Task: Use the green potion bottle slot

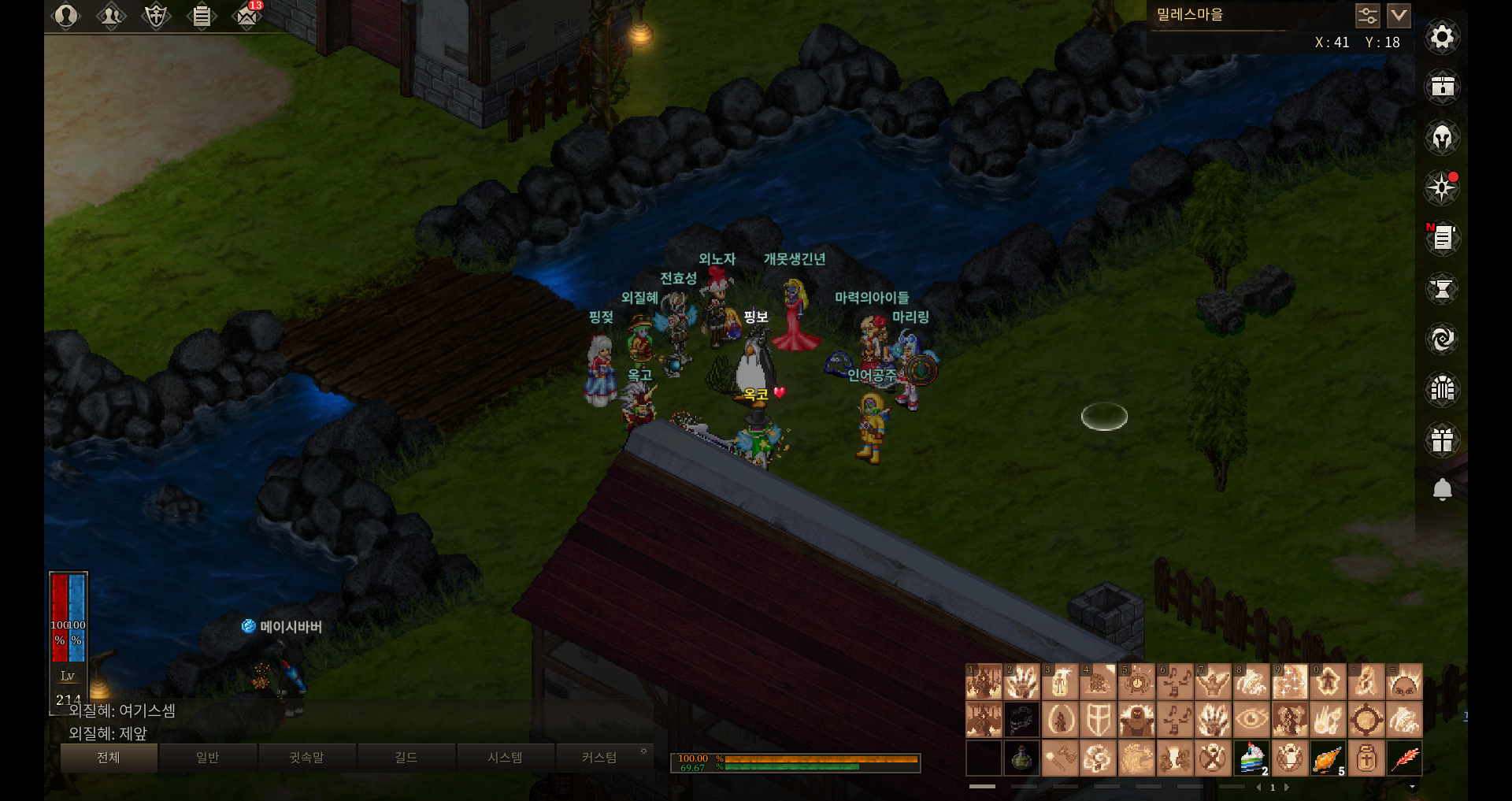Action: coord(1021,758)
